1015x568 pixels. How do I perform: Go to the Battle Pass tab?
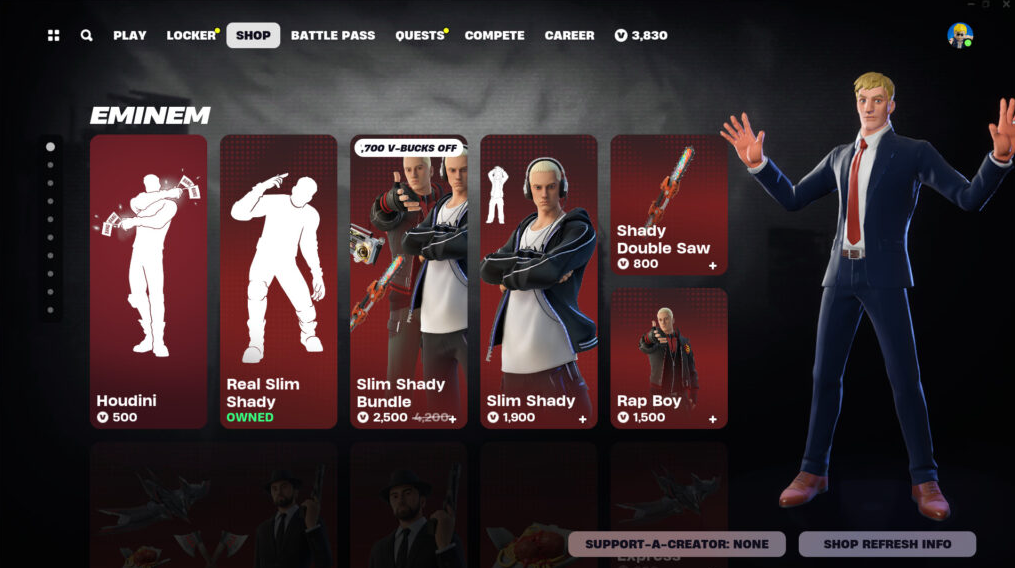[x=333, y=36]
